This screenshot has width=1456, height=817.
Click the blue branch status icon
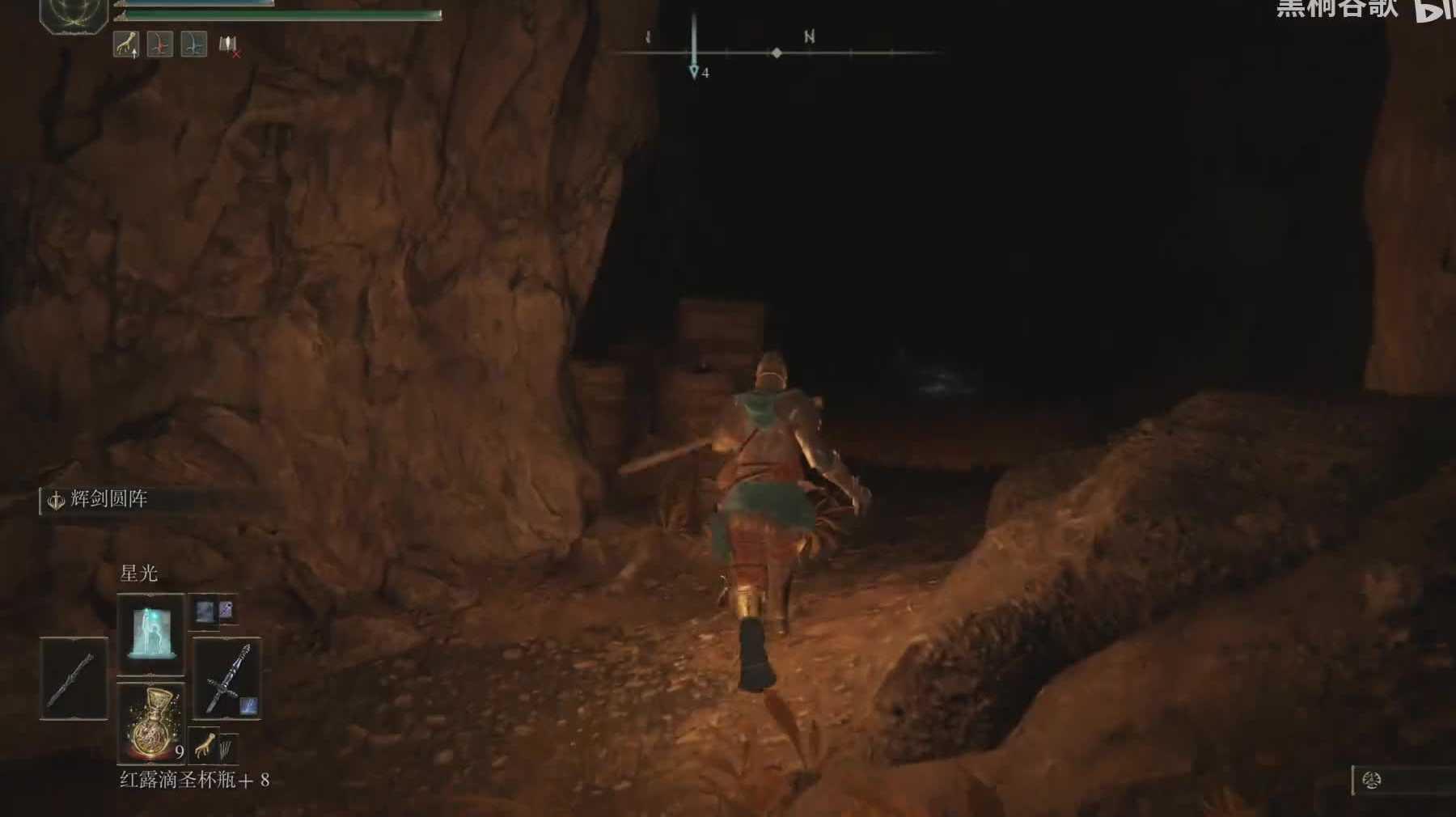coord(193,44)
